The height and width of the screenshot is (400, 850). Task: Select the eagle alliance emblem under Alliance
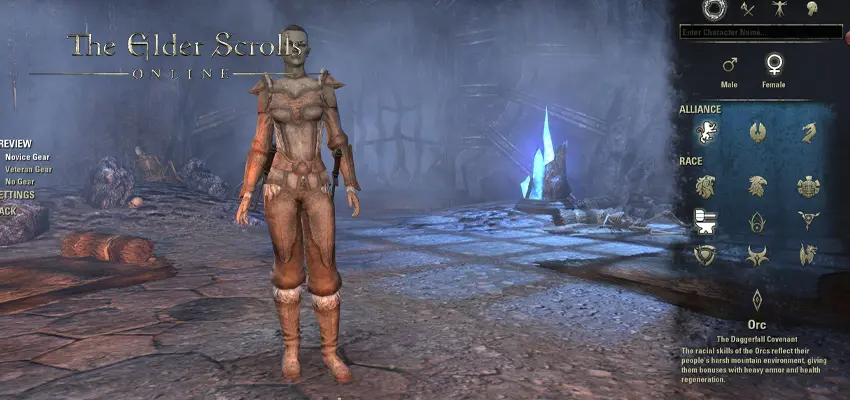[757, 132]
